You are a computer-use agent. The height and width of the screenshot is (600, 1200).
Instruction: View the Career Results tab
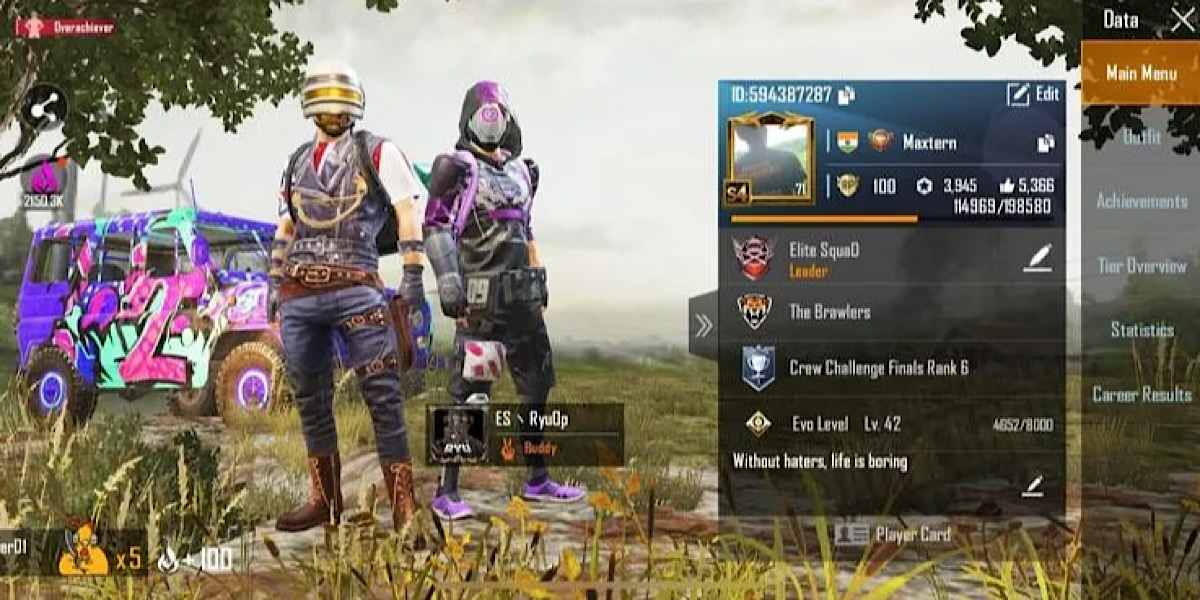(x=1141, y=394)
